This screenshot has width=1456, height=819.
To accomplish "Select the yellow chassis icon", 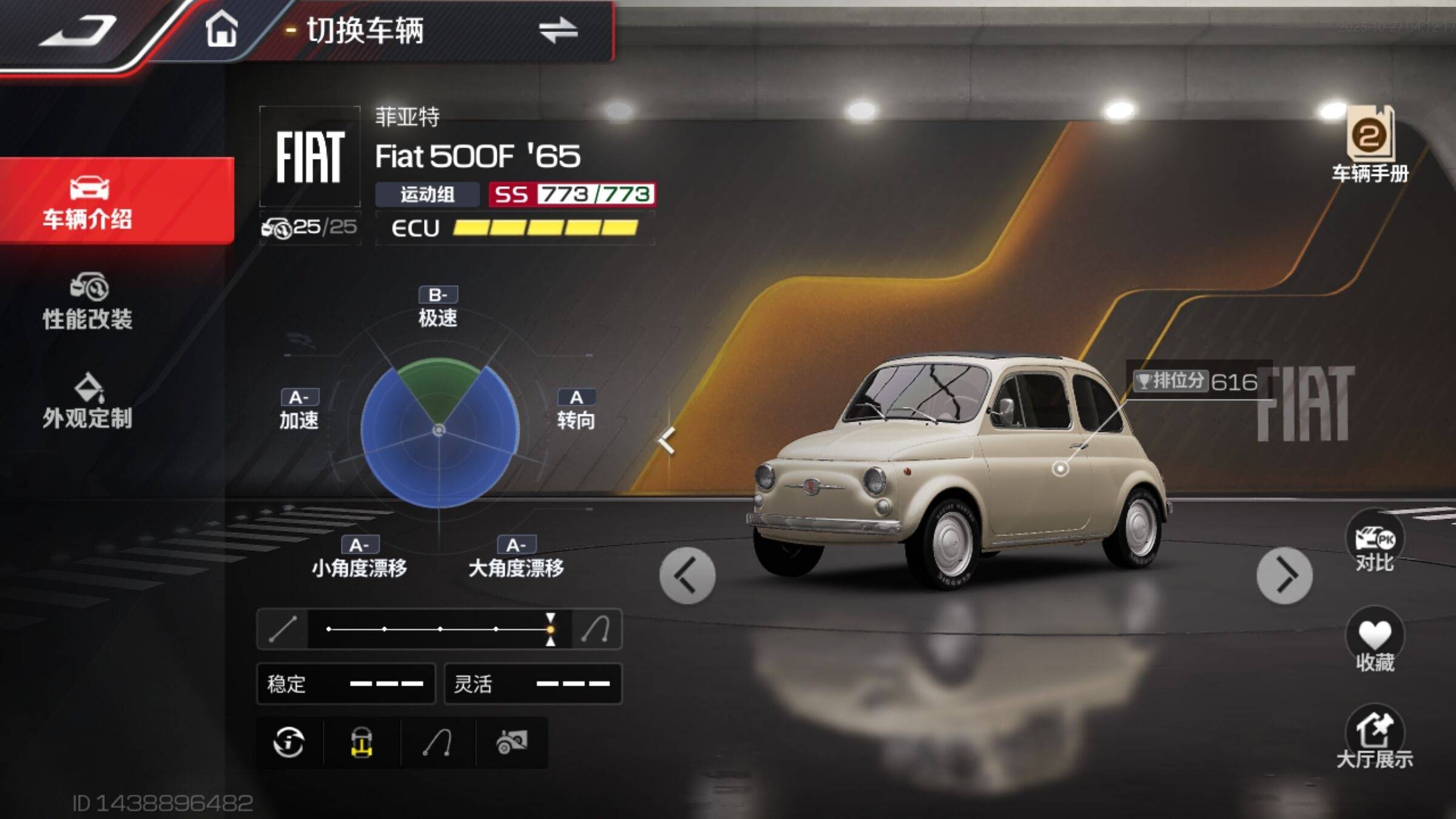I will [362, 743].
